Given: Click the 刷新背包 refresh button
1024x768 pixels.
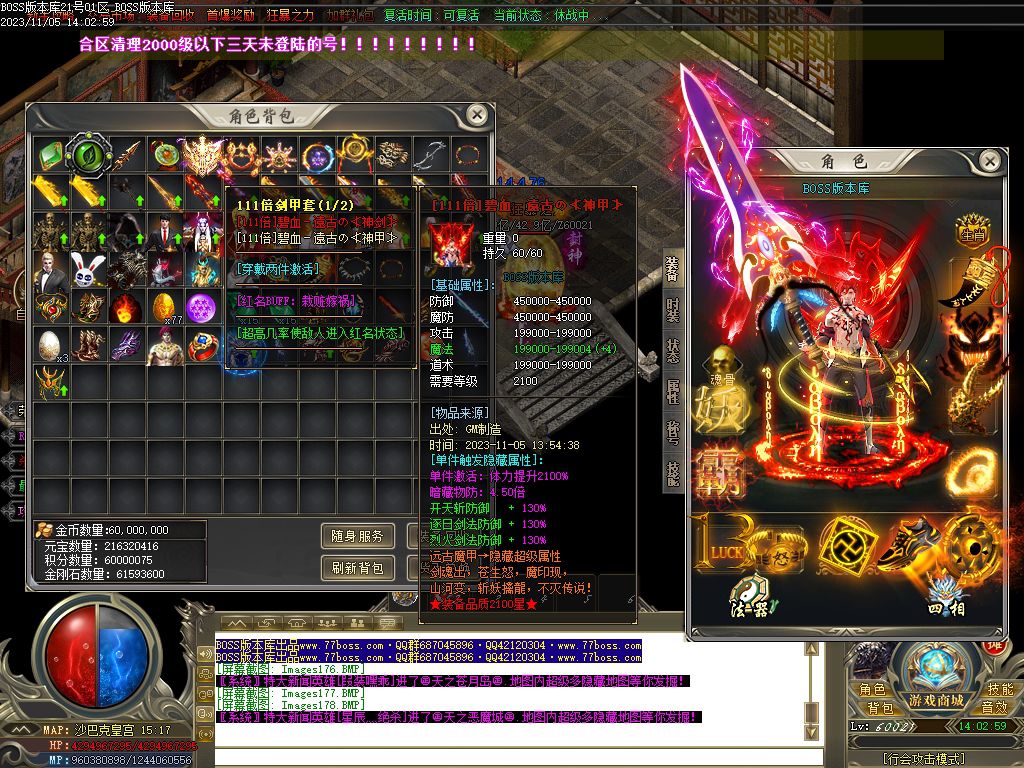Looking at the screenshot, I should click(x=357, y=568).
